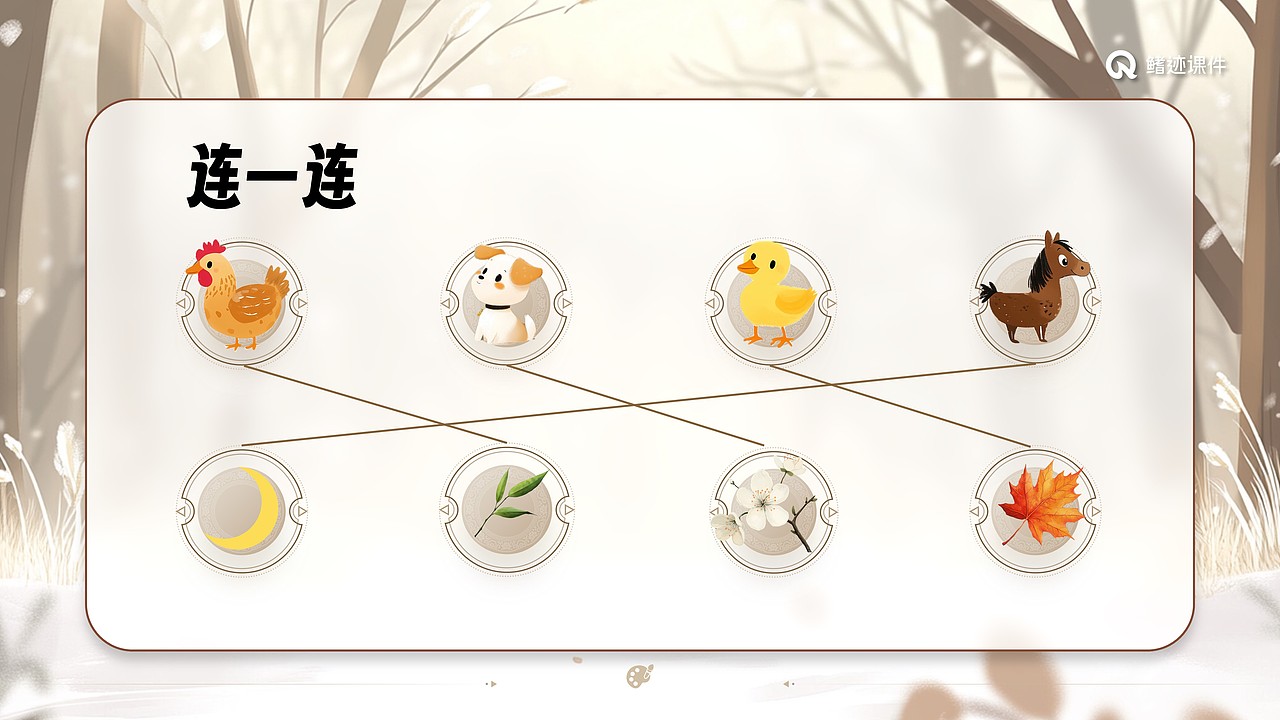Select the yellow duck picture
The height and width of the screenshot is (720, 1280).
click(770, 300)
